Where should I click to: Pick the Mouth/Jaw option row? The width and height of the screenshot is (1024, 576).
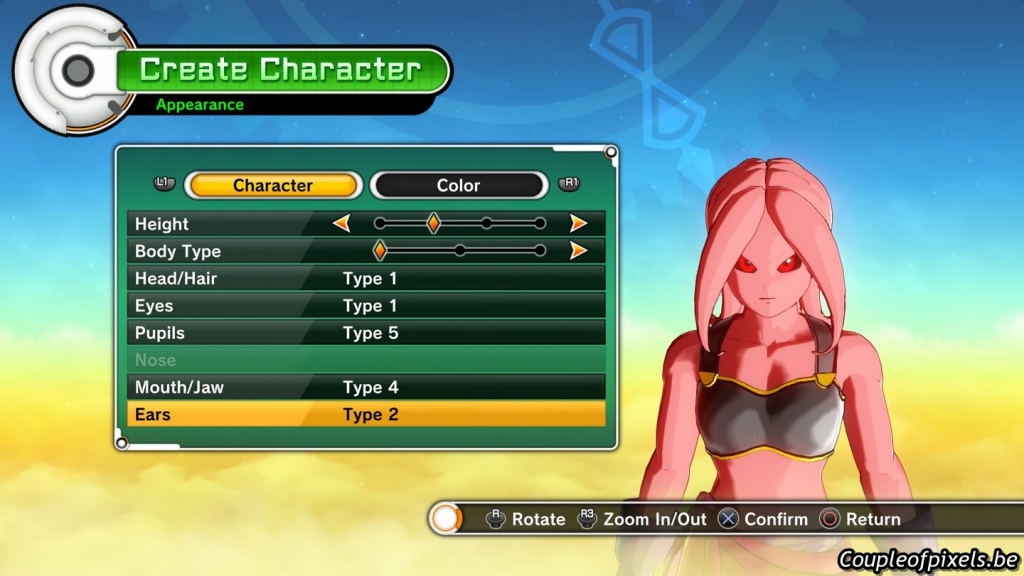(366, 387)
